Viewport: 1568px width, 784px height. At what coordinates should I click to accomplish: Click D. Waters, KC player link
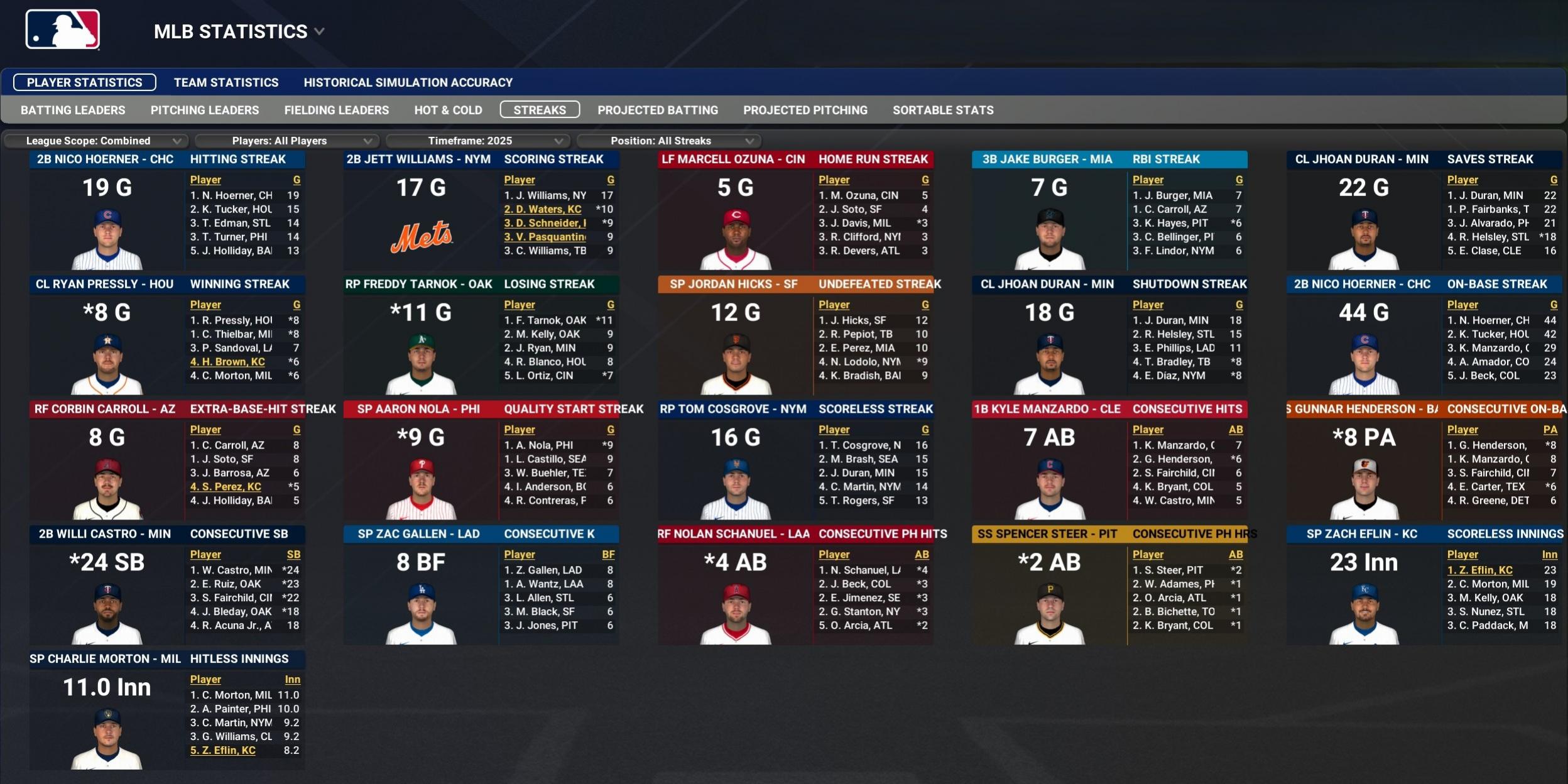543,209
